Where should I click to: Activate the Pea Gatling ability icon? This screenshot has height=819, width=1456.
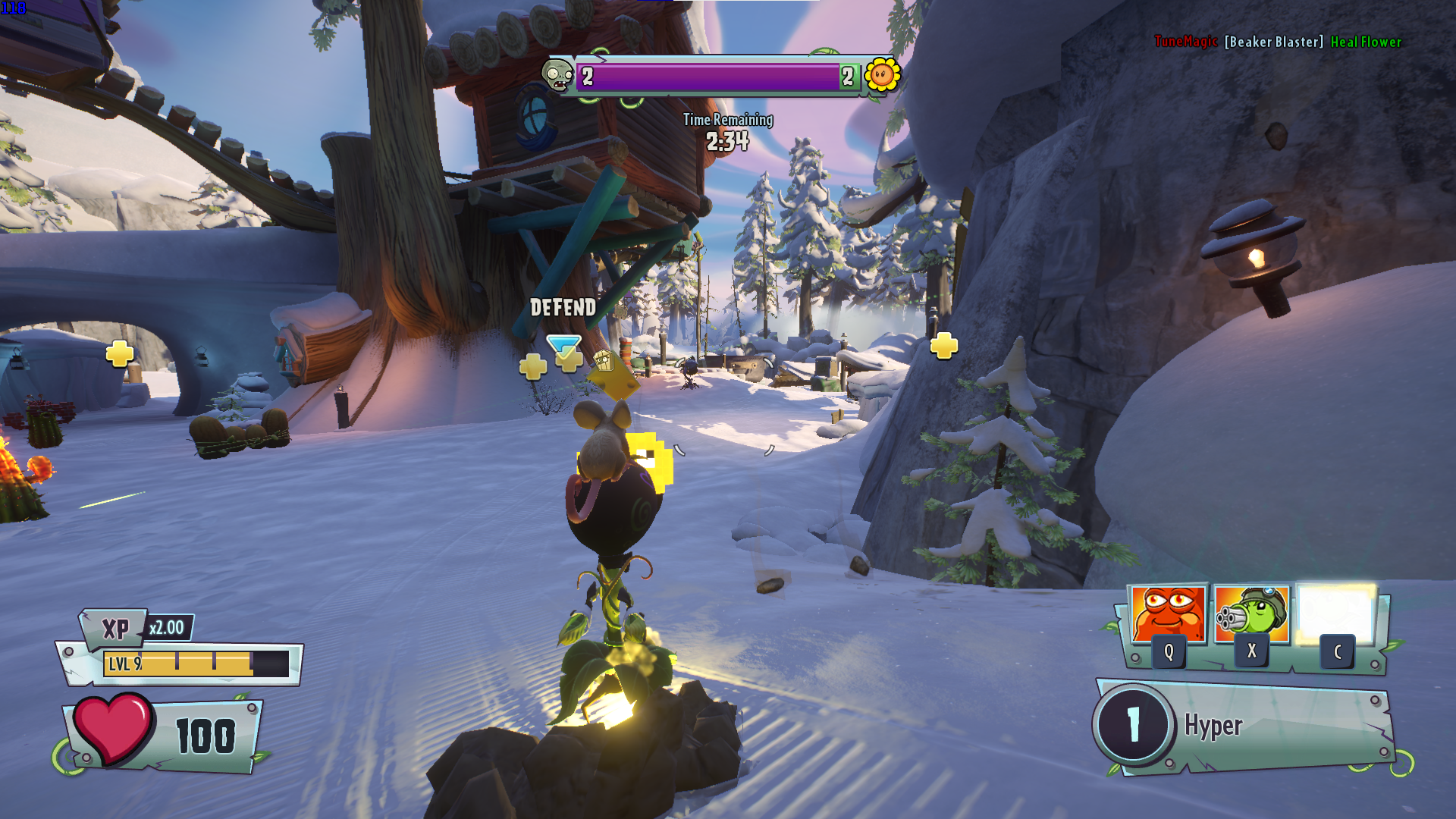(x=1251, y=613)
